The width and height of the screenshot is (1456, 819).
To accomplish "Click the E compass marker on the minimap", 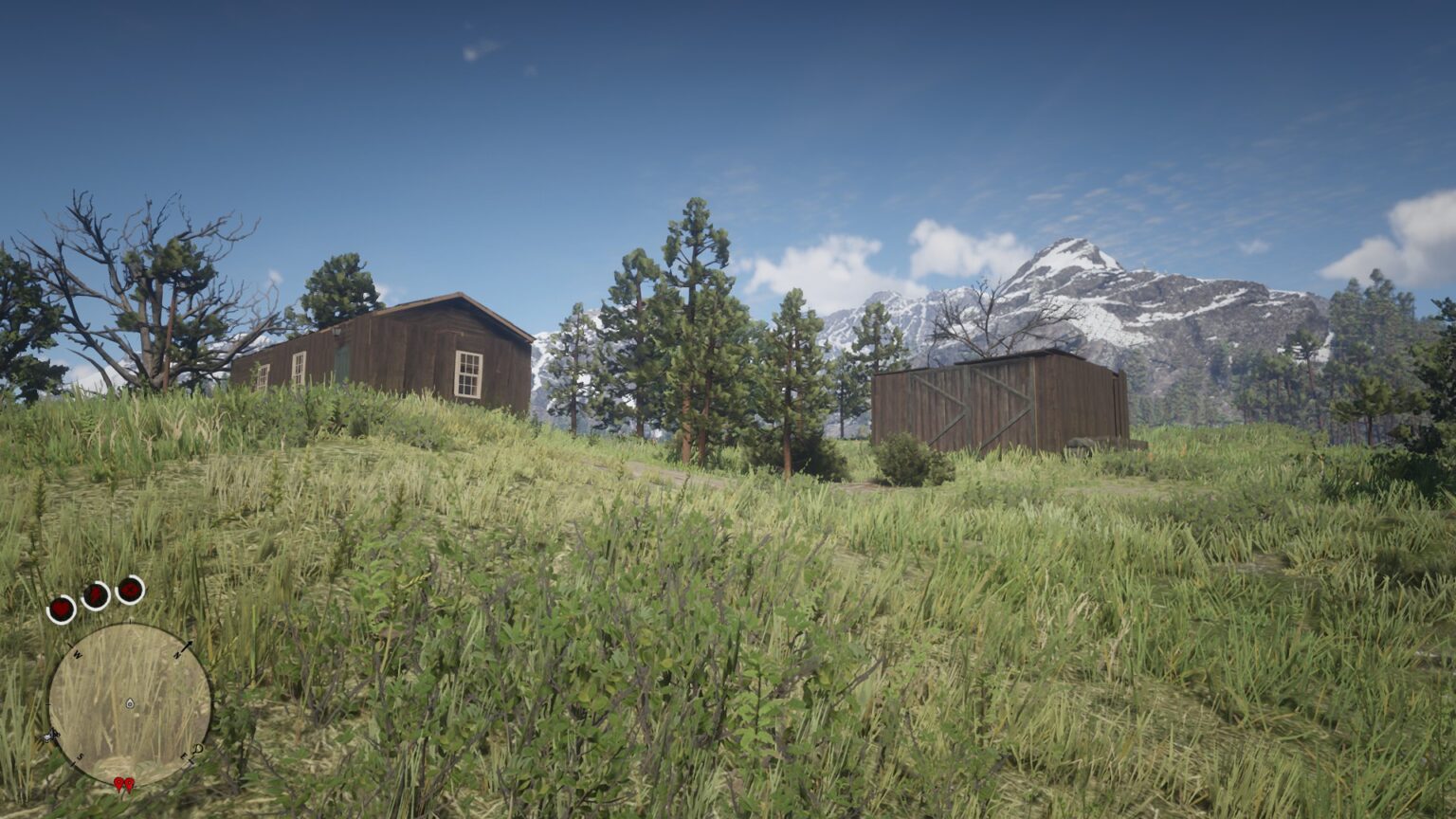I will coord(184,755).
